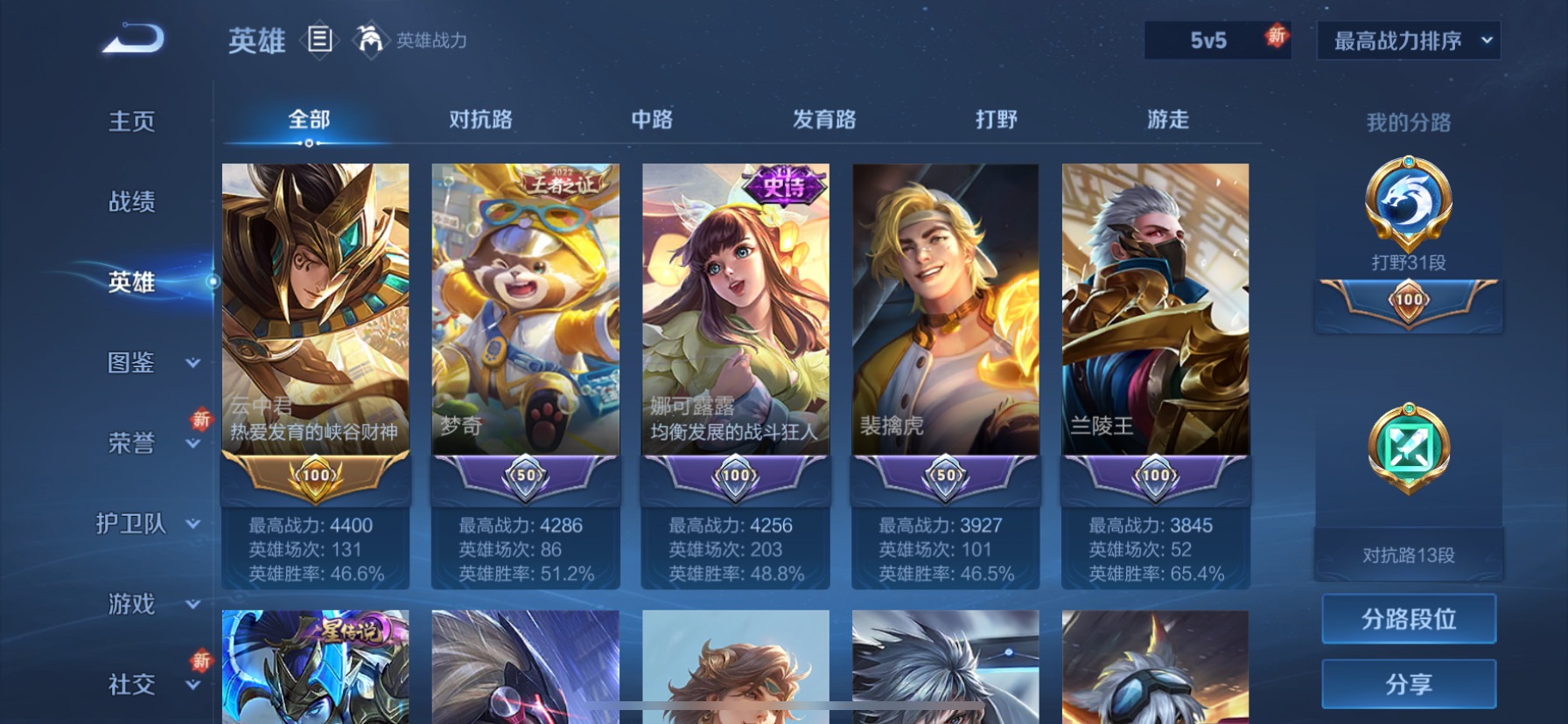
Task: Click the 分路段位 button
Action: (x=1409, y=618)
